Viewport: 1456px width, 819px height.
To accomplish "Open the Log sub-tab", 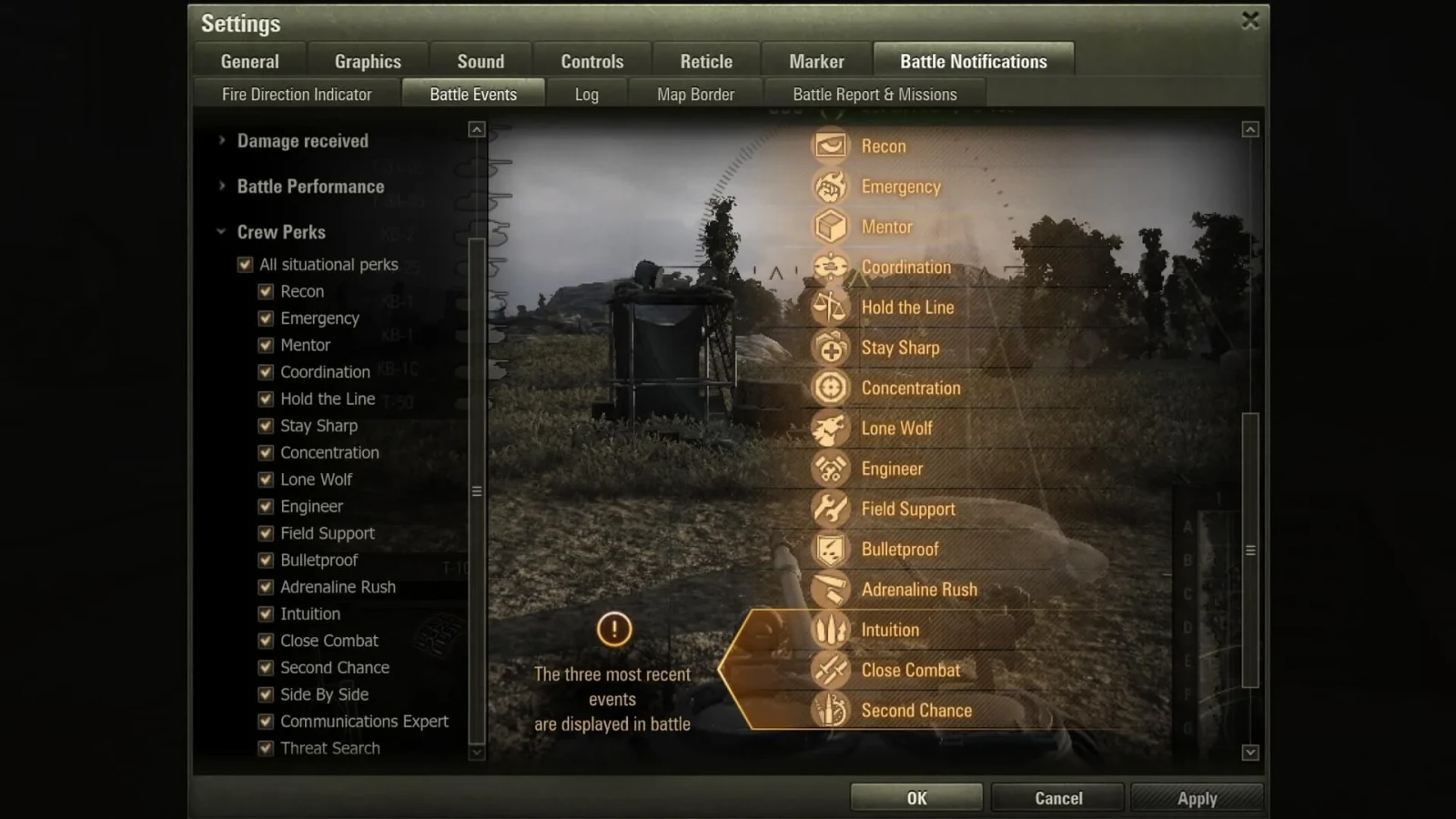I will 586,94.
